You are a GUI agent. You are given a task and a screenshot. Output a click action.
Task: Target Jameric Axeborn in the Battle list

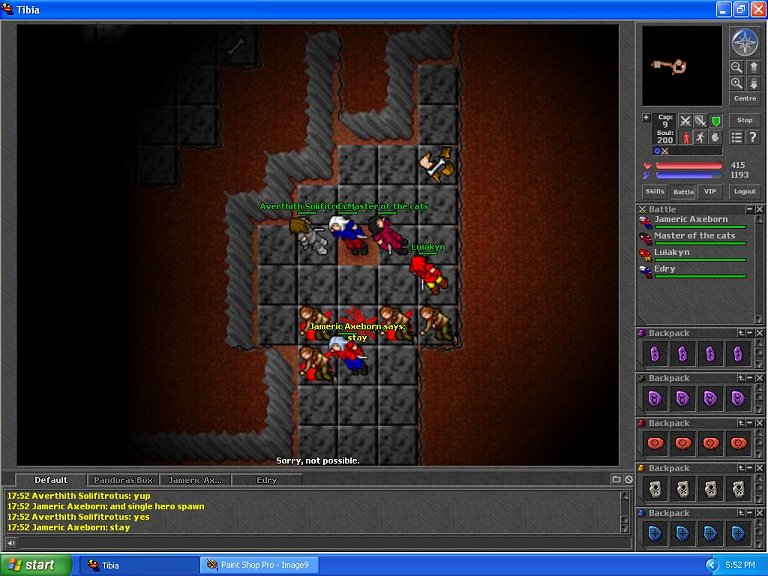pyautogui.click(x=691, y=220)
